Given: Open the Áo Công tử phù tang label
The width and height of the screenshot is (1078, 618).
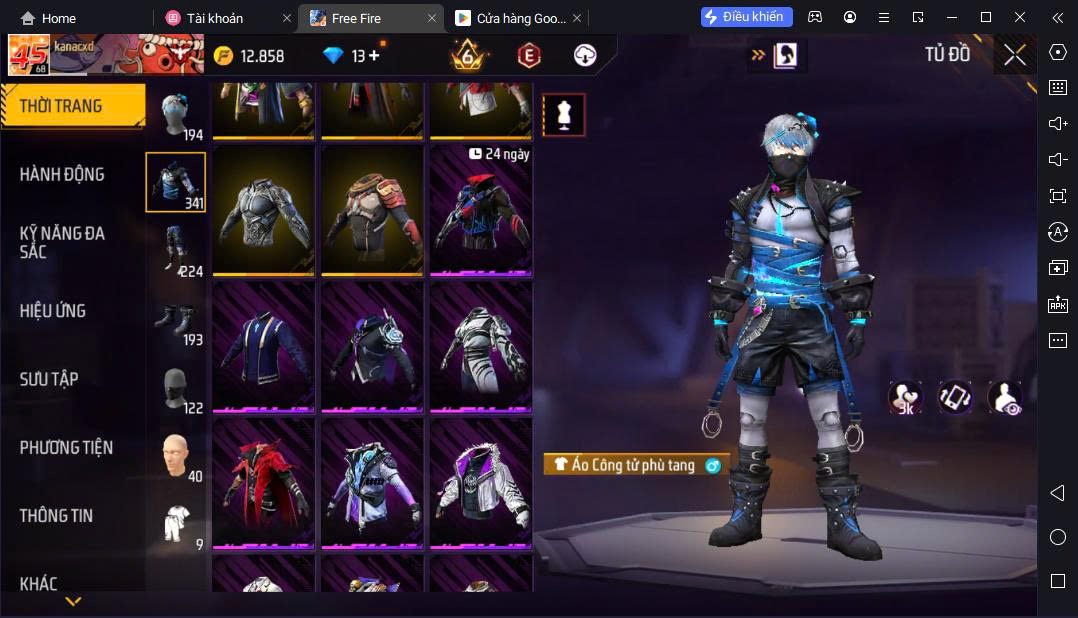Looking at the screenshot, I should tap(636, 465).
